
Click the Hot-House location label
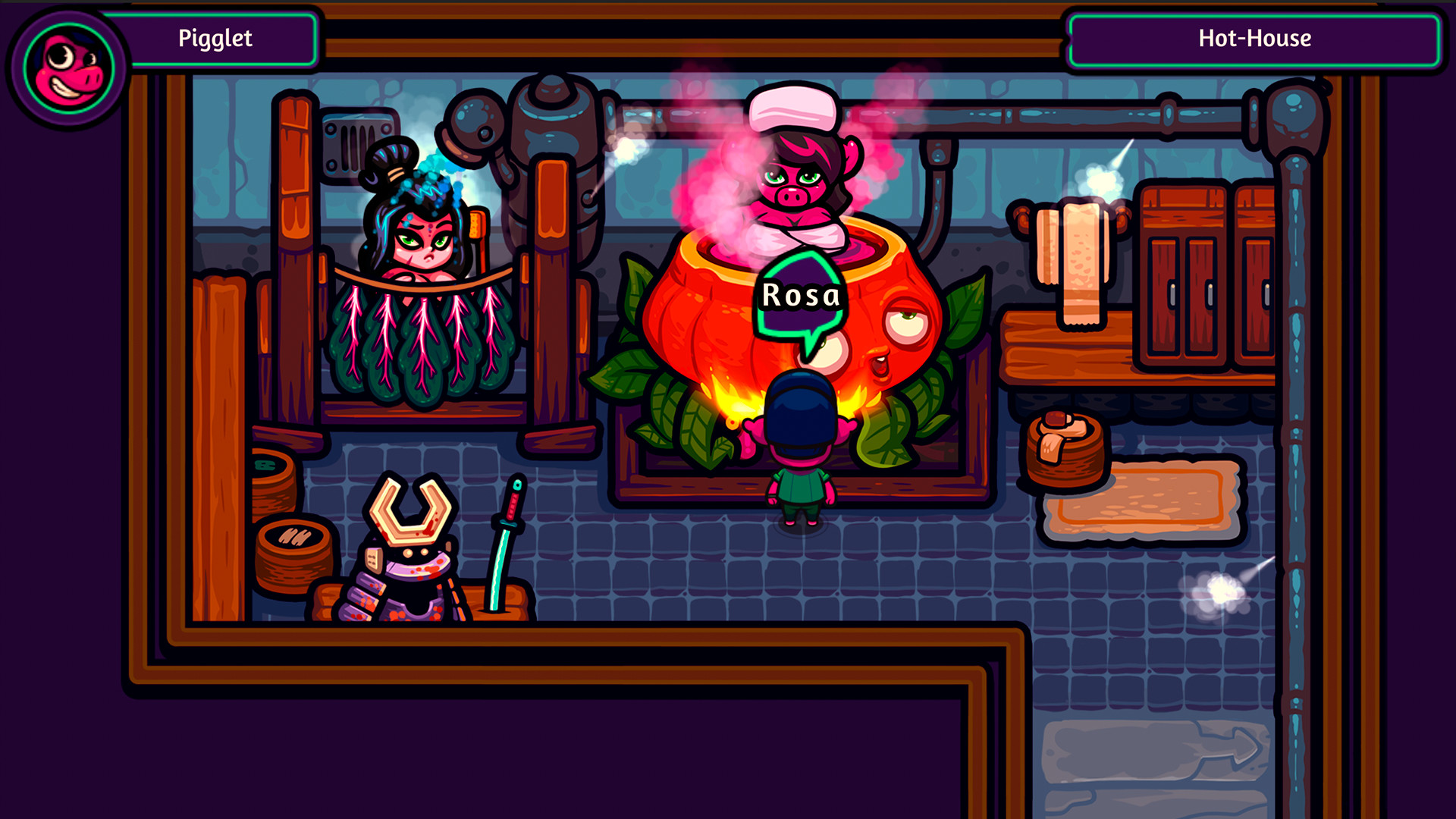[x=1255, y=38]
